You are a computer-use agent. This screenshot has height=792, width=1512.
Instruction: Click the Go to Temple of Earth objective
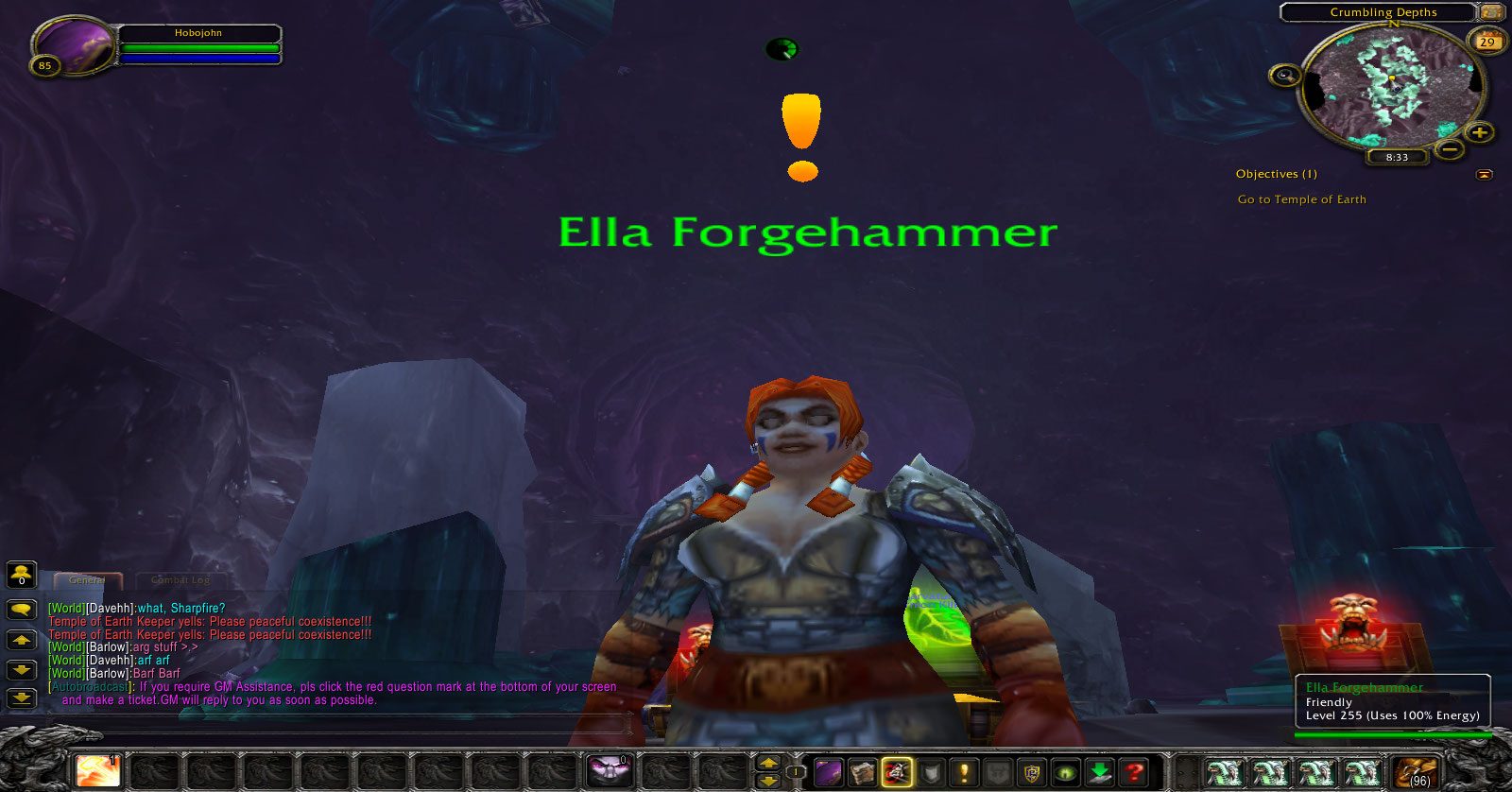tap(1301, 199)
